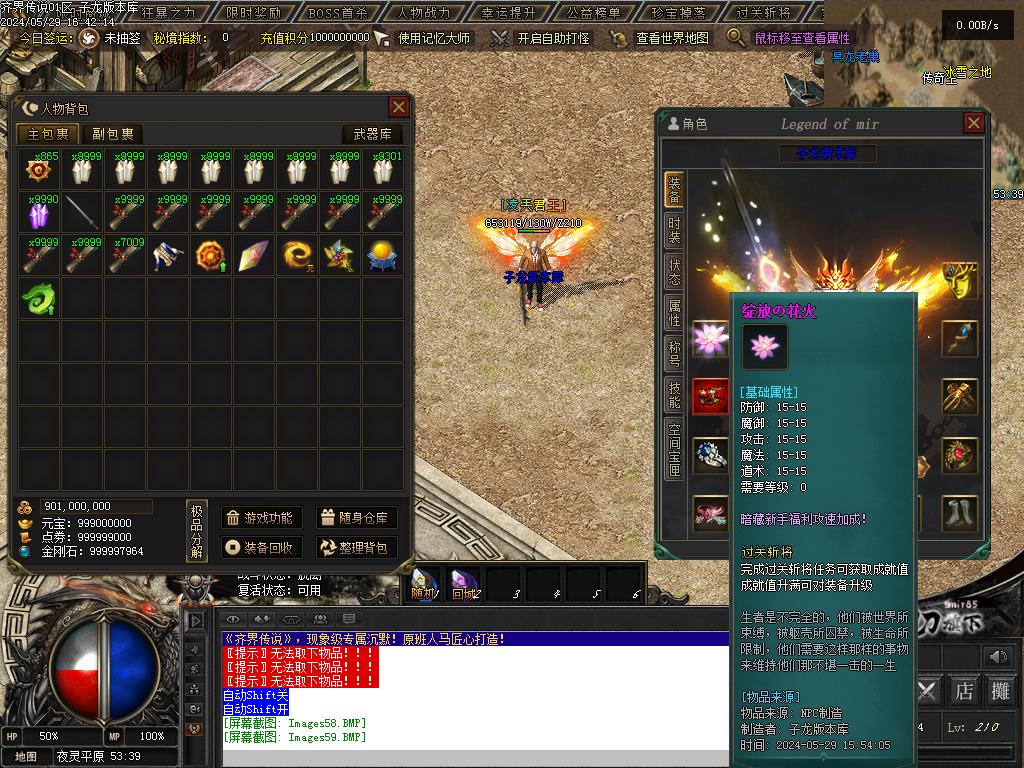Screen dimensions: 1024x768
Task: Switch to the 副包裹 bag tab
Action: tap(113, 134)
